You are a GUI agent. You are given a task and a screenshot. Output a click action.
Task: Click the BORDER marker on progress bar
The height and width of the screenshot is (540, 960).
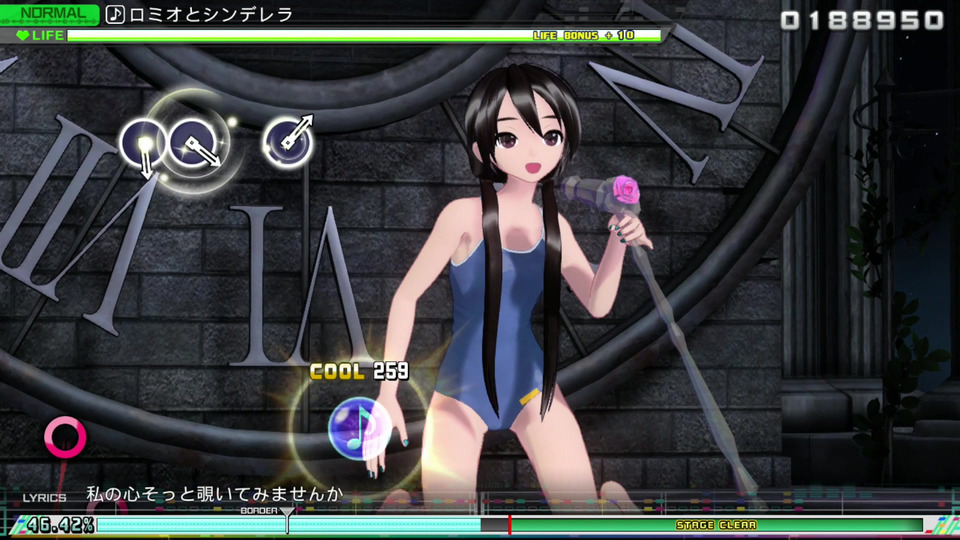(x=287, y=520)
